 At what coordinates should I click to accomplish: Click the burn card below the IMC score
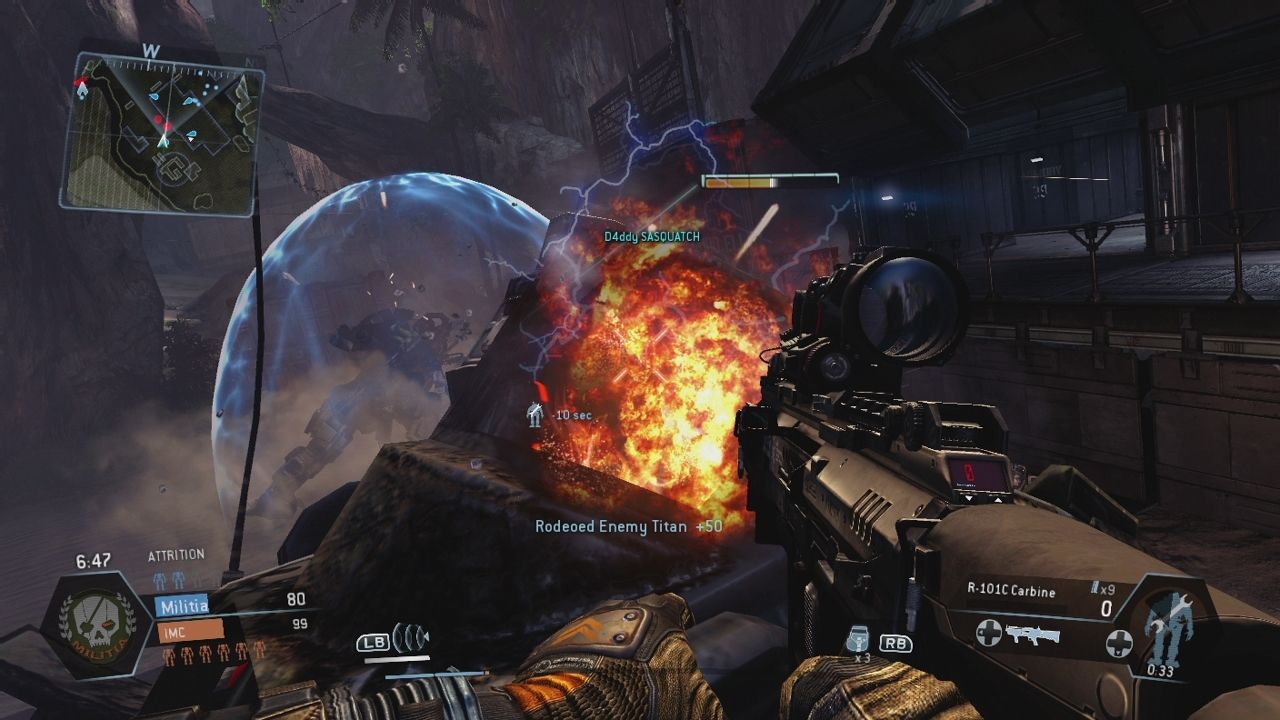click(230, 677)
